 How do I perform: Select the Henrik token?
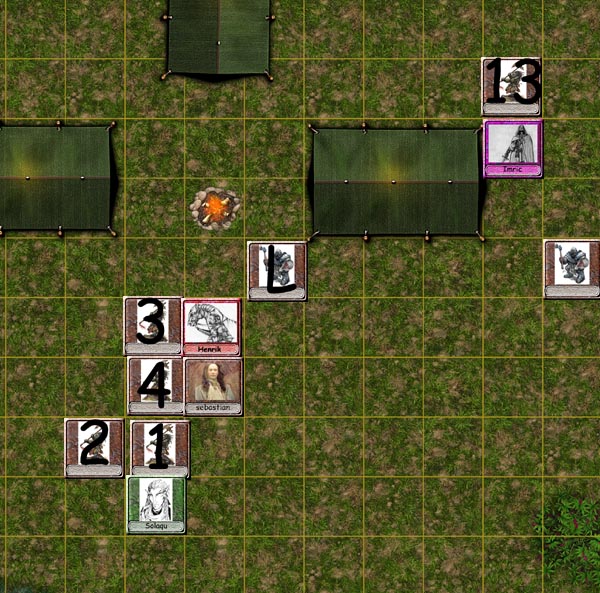[x=211, y=326]
